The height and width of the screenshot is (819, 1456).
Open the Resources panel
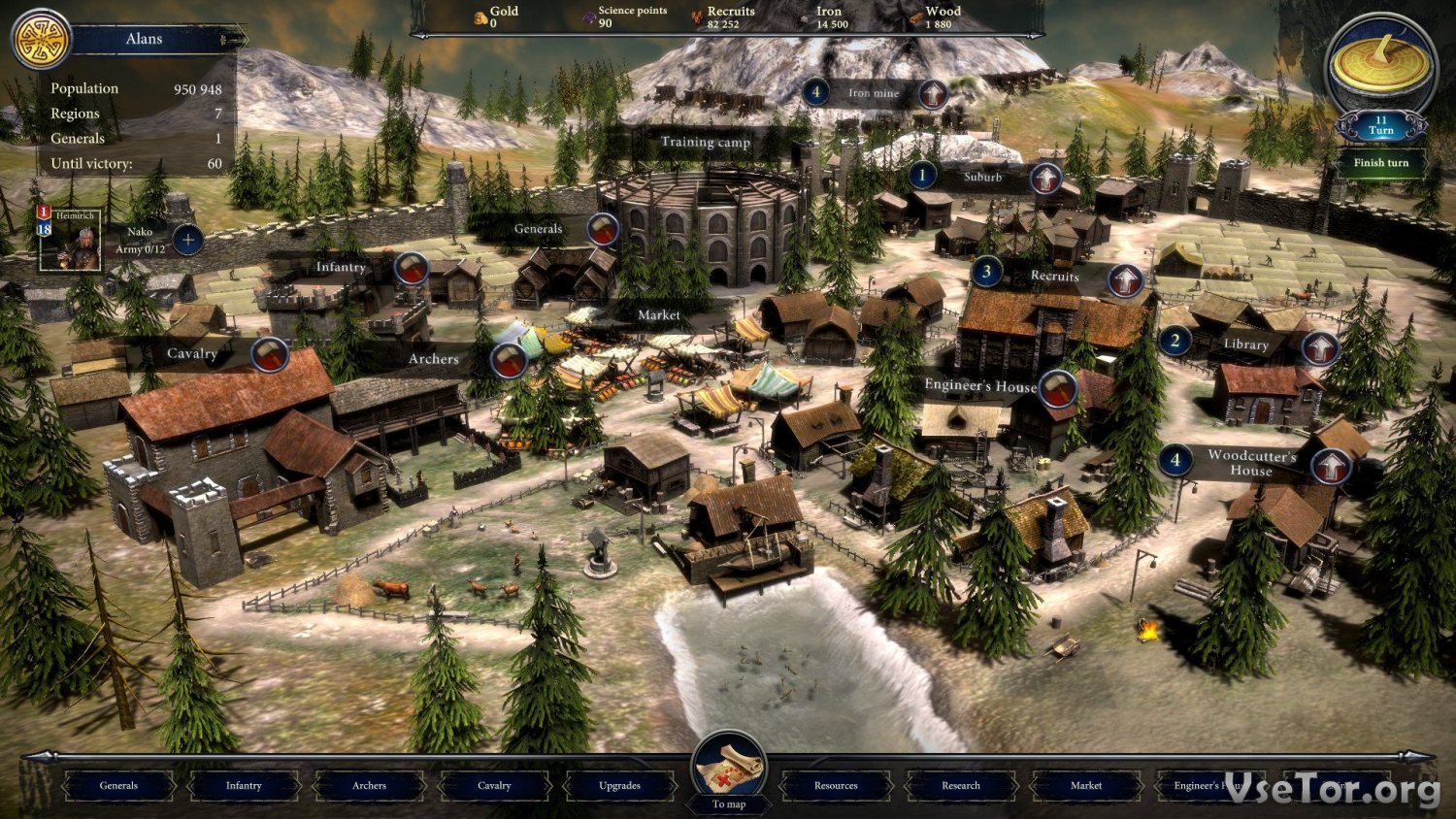[836, 785]
